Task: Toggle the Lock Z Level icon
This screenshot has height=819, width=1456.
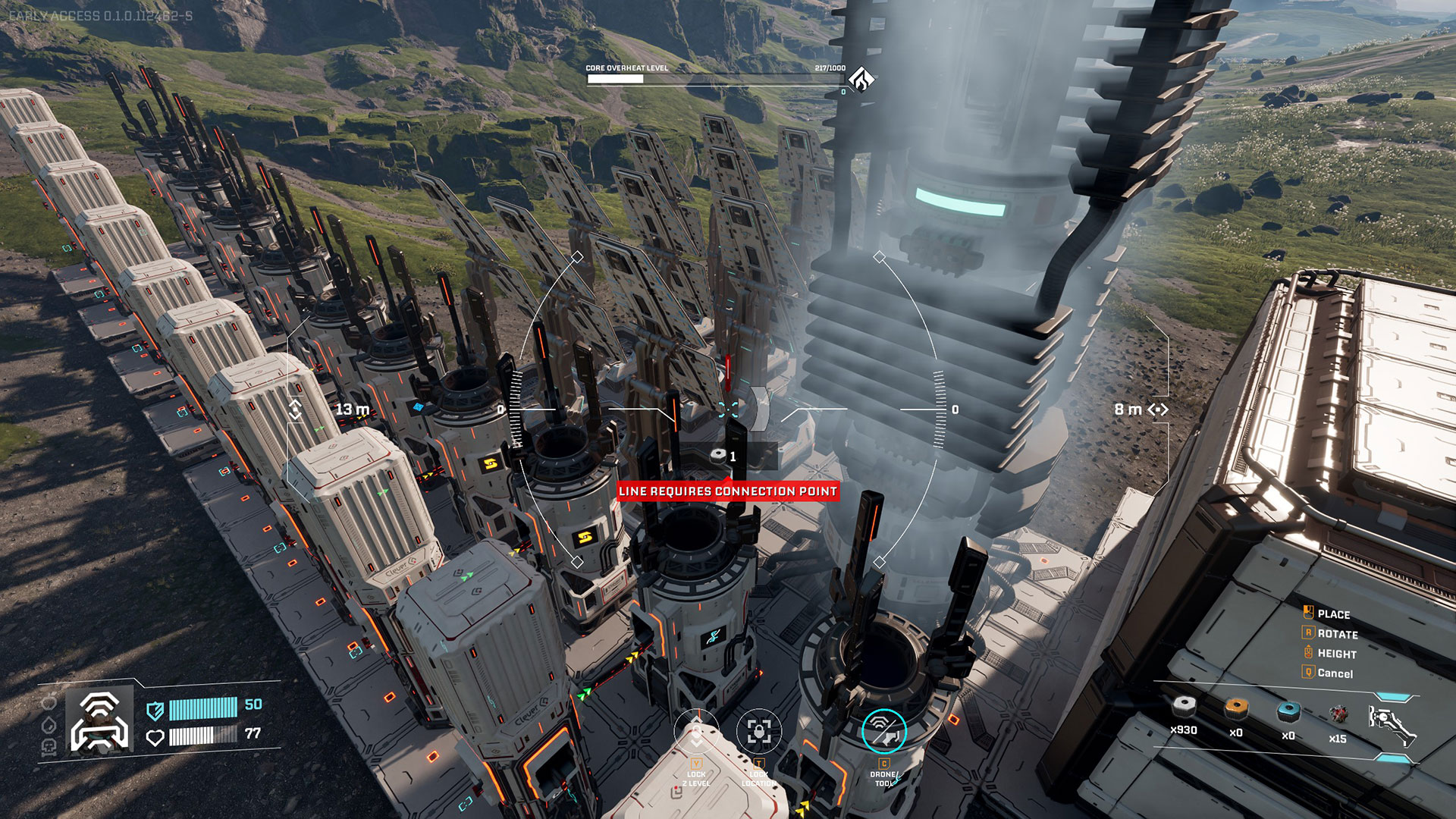Action: coord(696,733)
